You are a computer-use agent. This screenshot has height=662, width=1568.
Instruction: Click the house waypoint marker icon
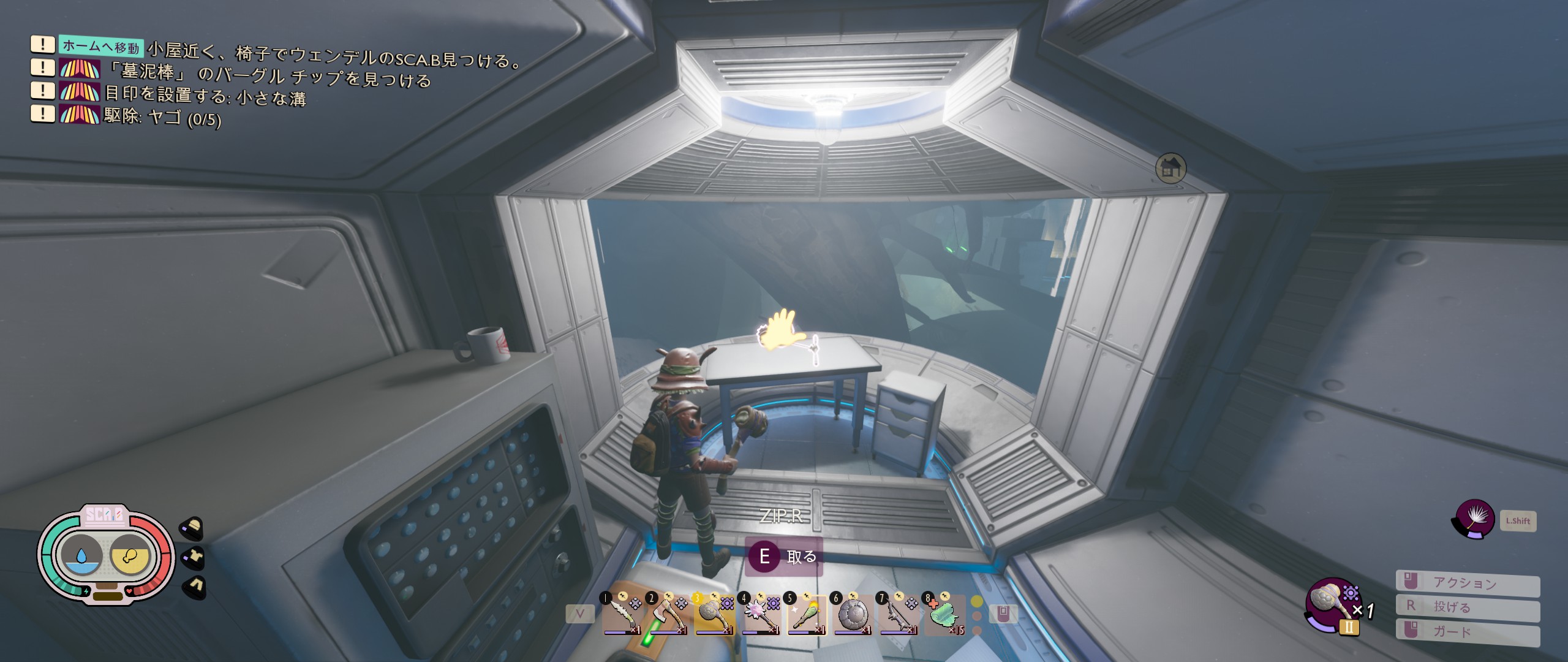point(1170,168)
